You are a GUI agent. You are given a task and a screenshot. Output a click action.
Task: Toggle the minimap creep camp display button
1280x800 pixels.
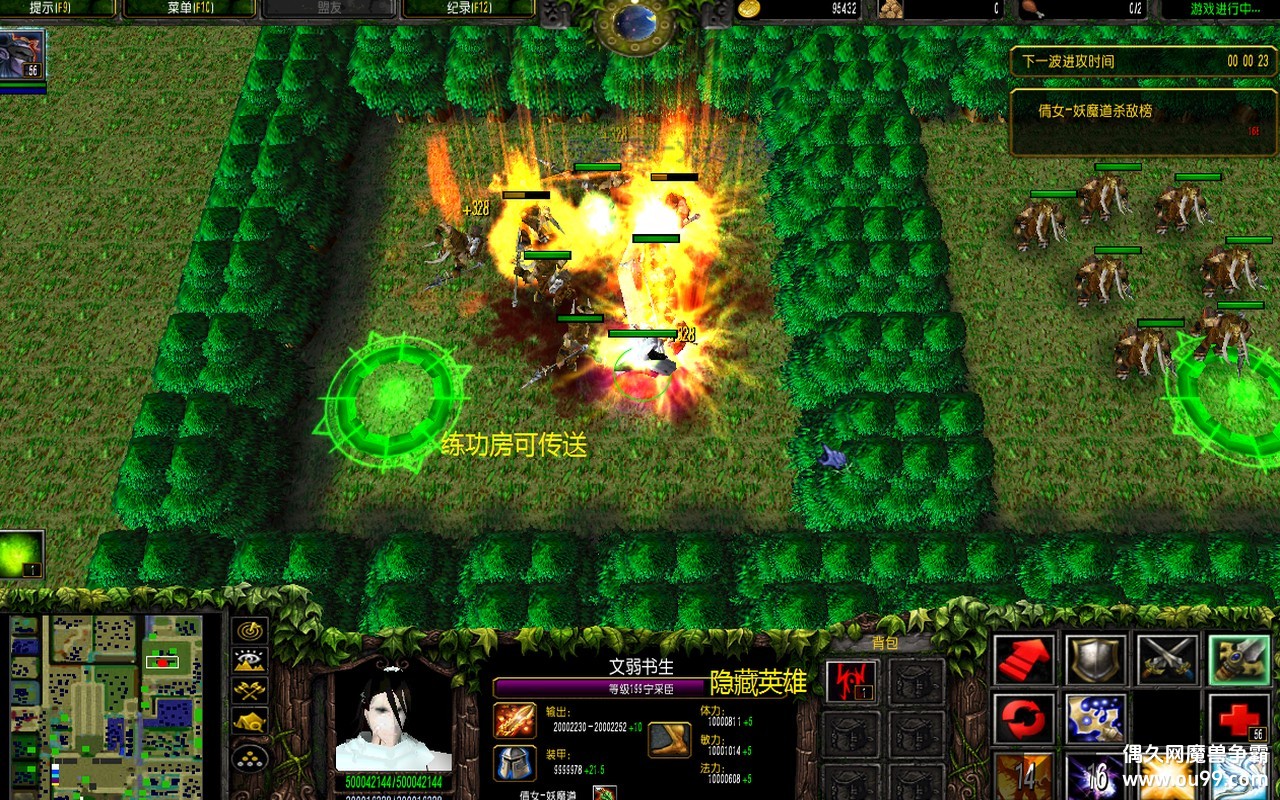(249, 720)
